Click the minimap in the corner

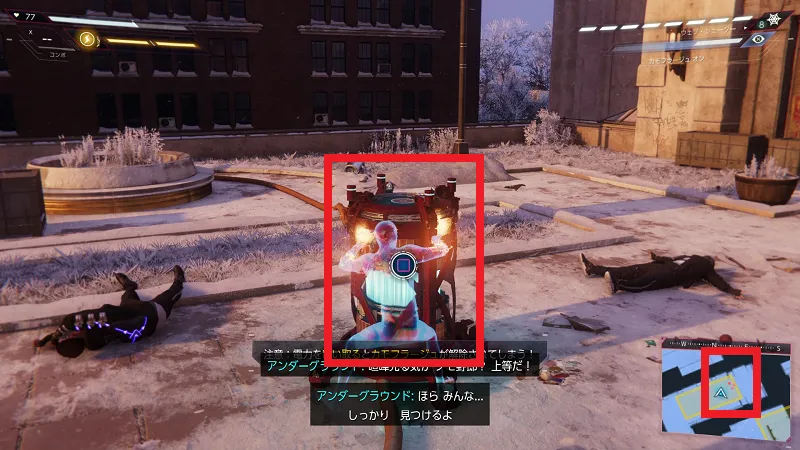pyautogui.click(x=726, y=392)
